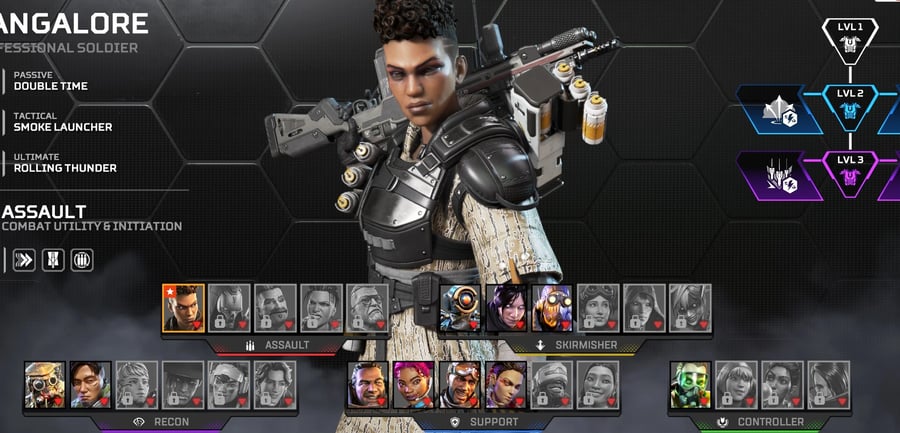
Task: Show the Double Time passive ability
Action: [51, 81]
